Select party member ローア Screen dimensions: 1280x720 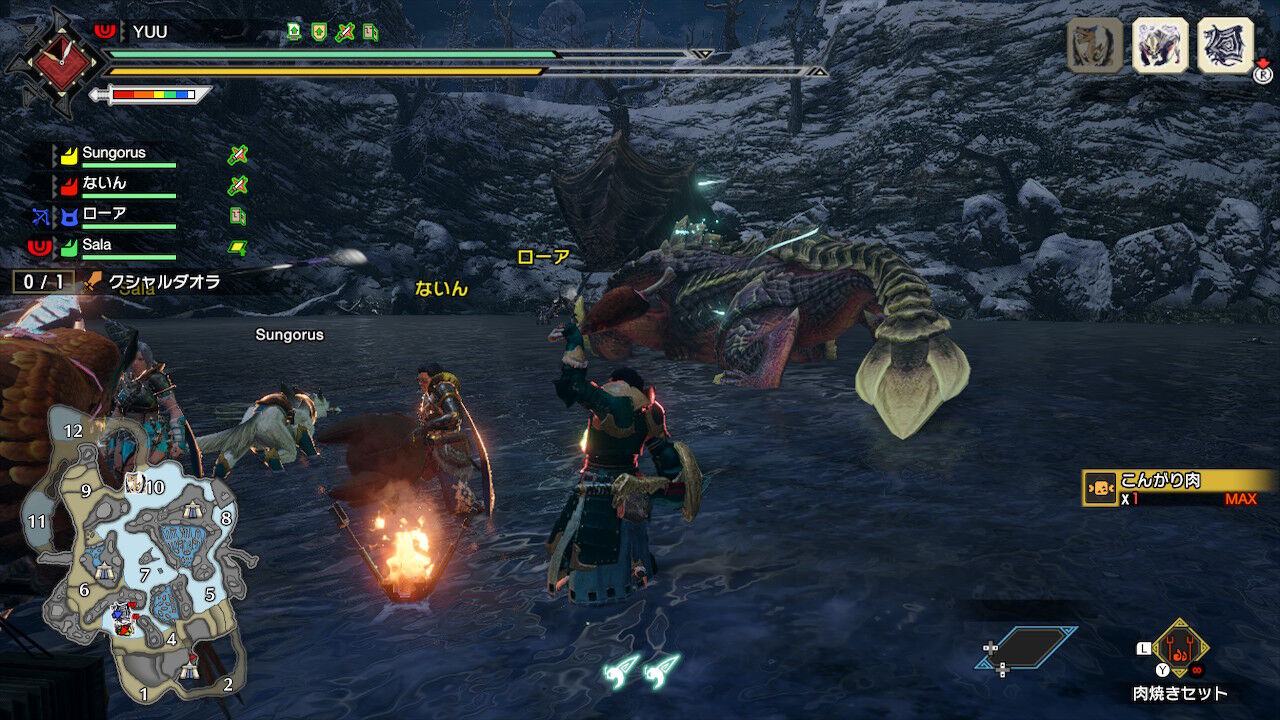[104, 214]
